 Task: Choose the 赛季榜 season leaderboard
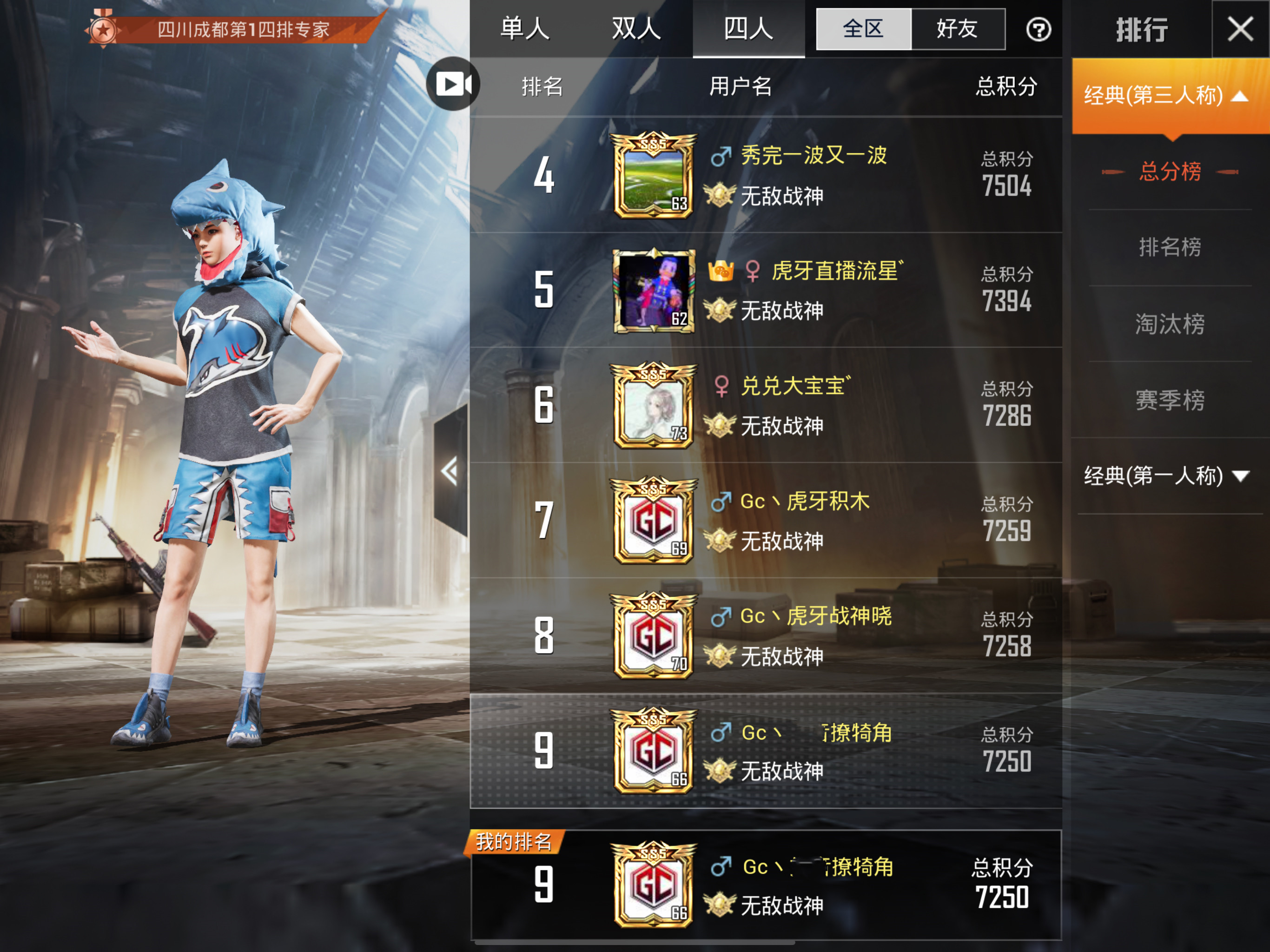pos(1170,400)
